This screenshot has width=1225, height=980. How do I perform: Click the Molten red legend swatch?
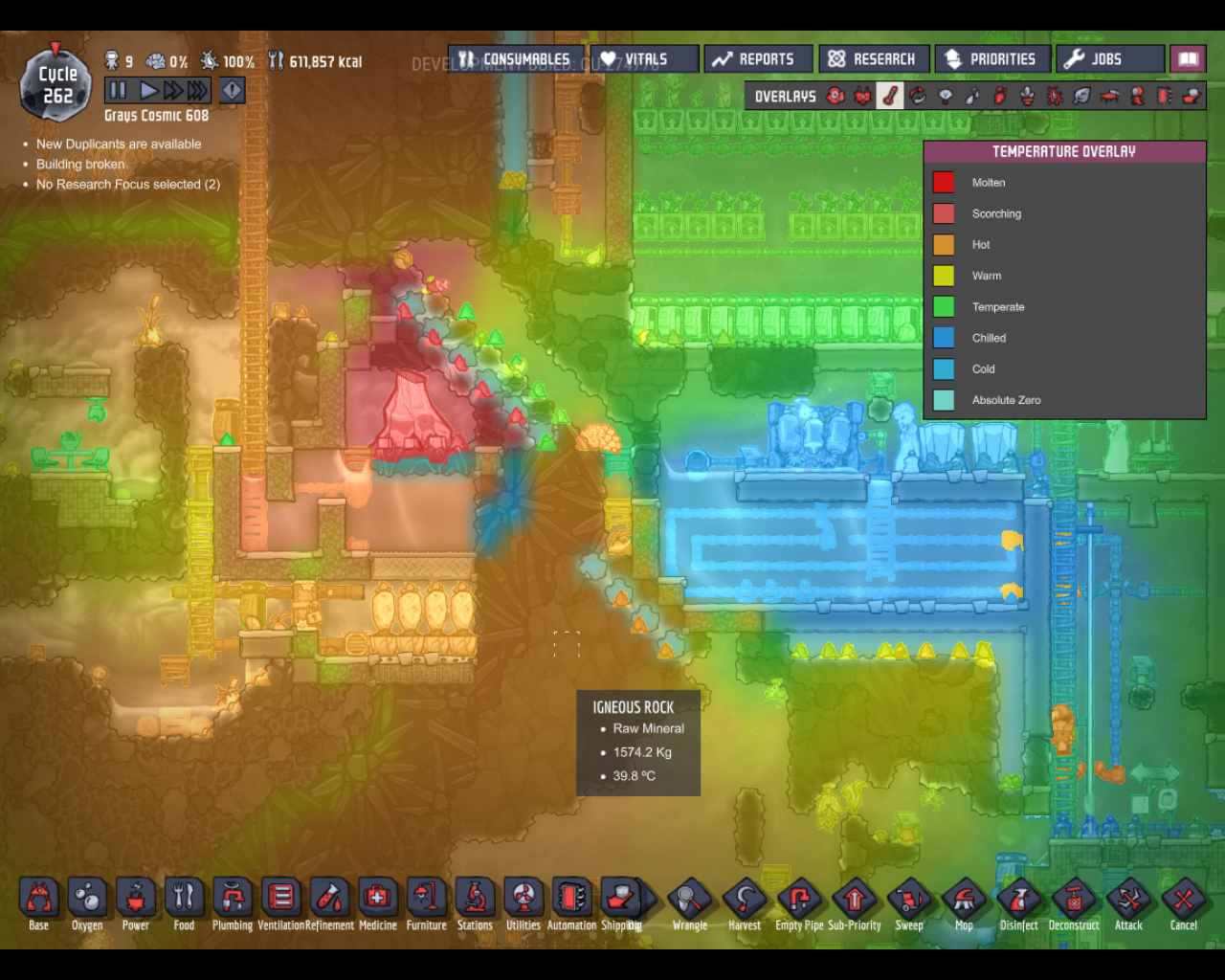coord(943,182)
